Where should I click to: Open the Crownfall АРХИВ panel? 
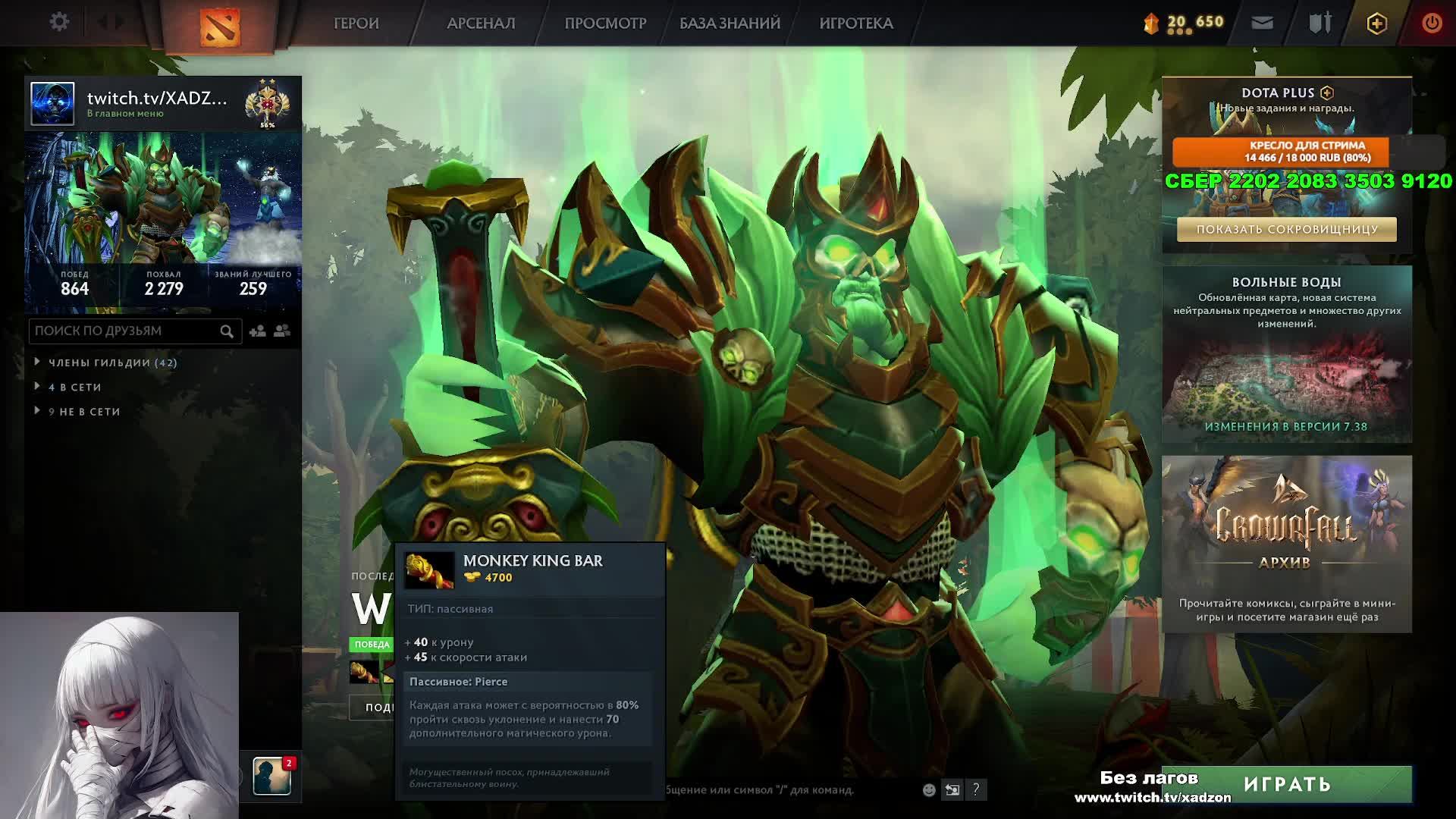coord(1286,544)
